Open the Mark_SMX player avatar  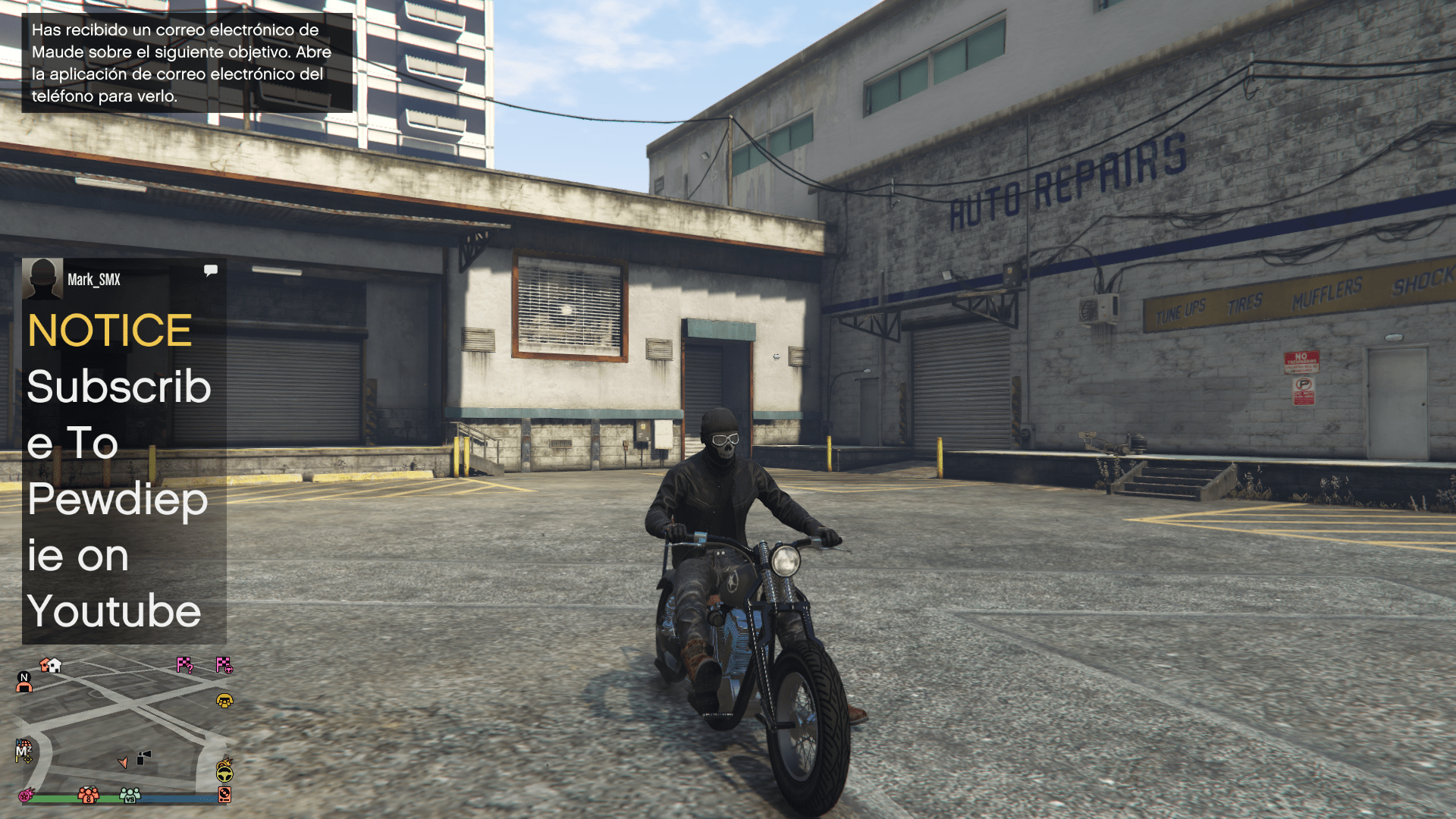point(43,278)
